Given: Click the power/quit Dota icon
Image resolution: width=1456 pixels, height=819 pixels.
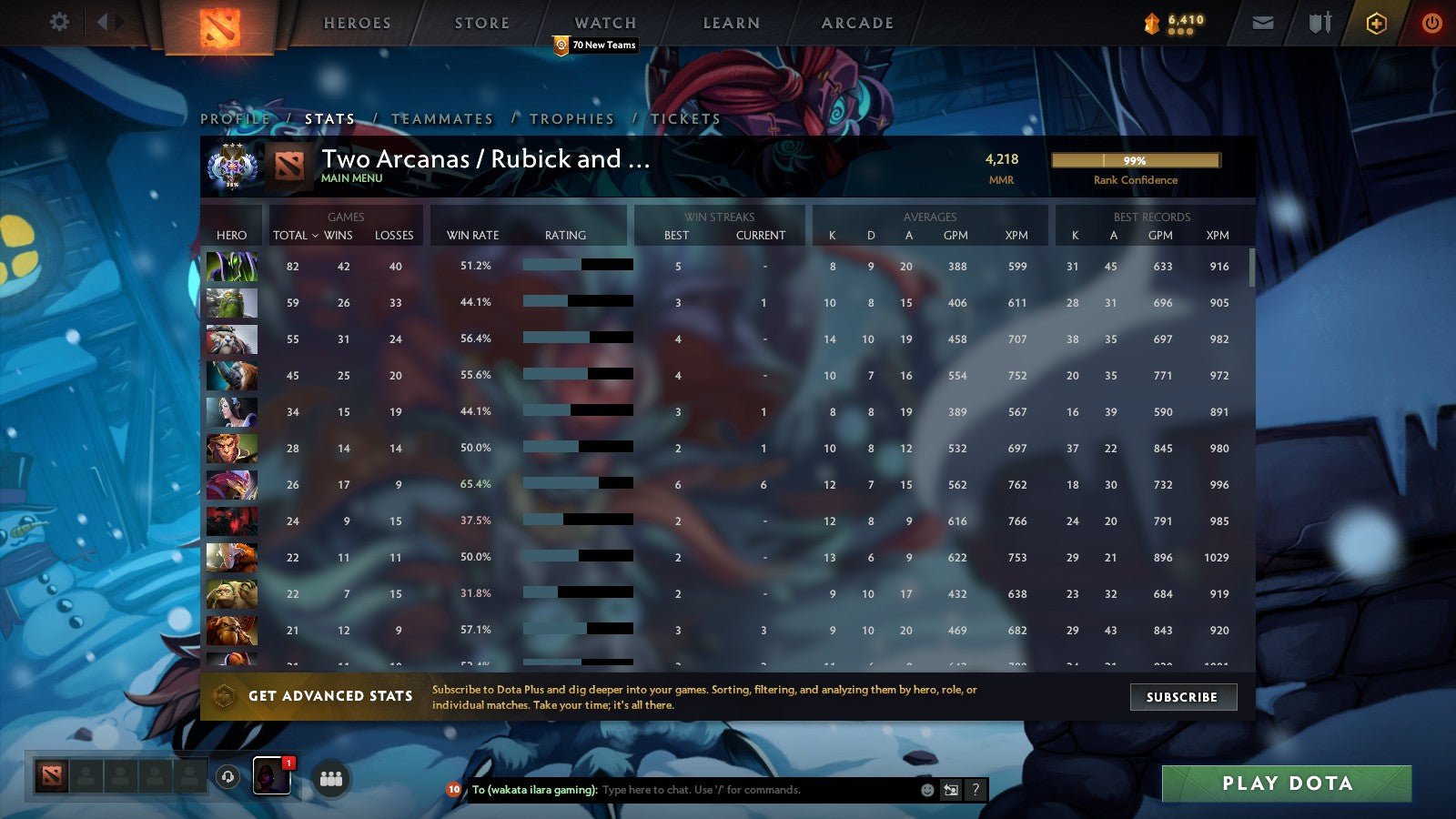Looking at the screenshot, I should coord(1430,23).
